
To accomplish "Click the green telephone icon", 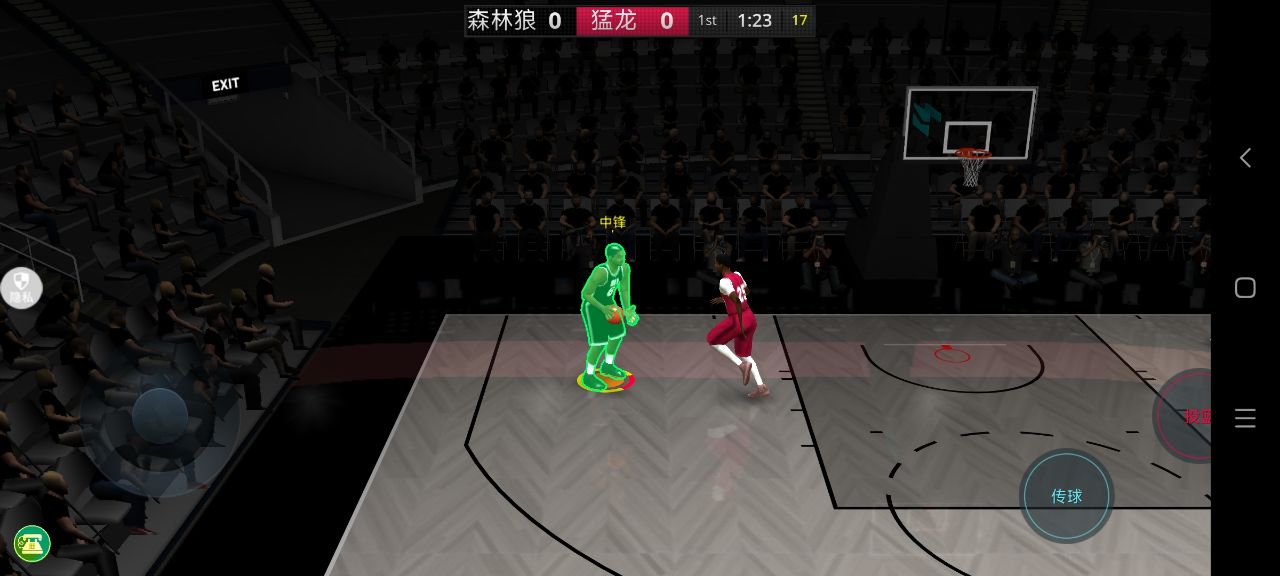I will click(32, 544).
